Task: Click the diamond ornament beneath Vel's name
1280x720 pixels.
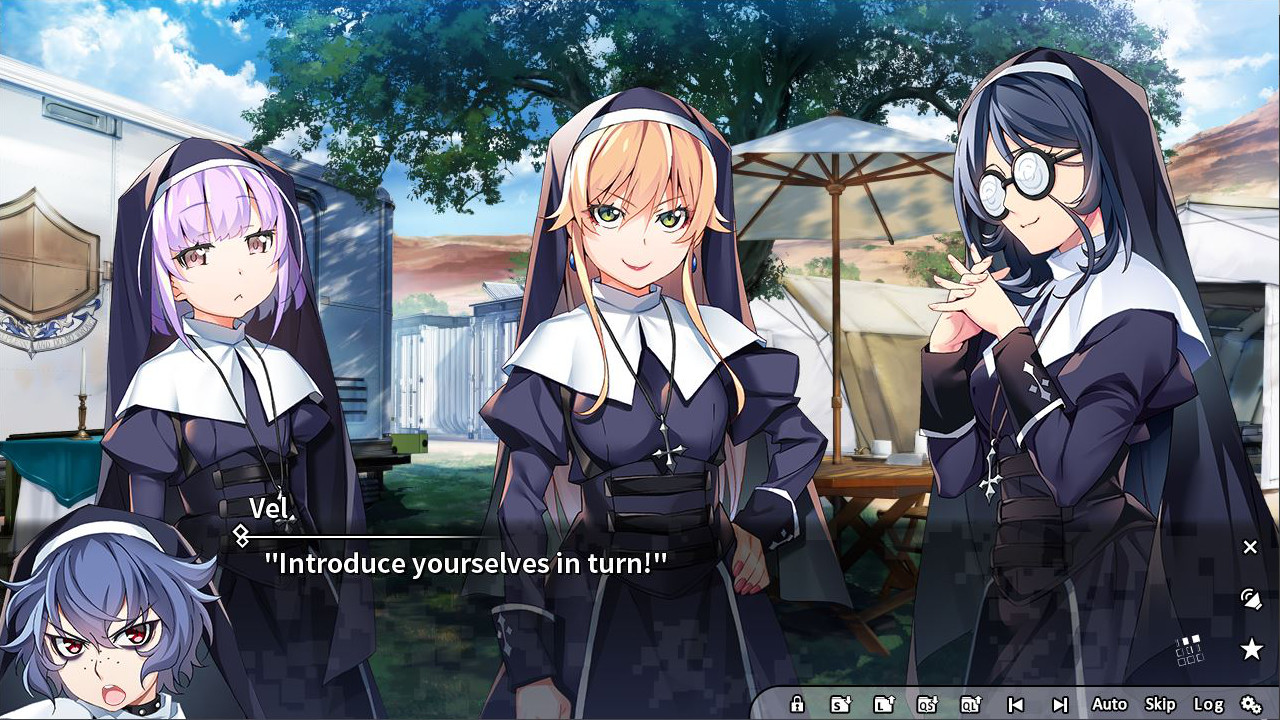Action: [x=243, y=533]
